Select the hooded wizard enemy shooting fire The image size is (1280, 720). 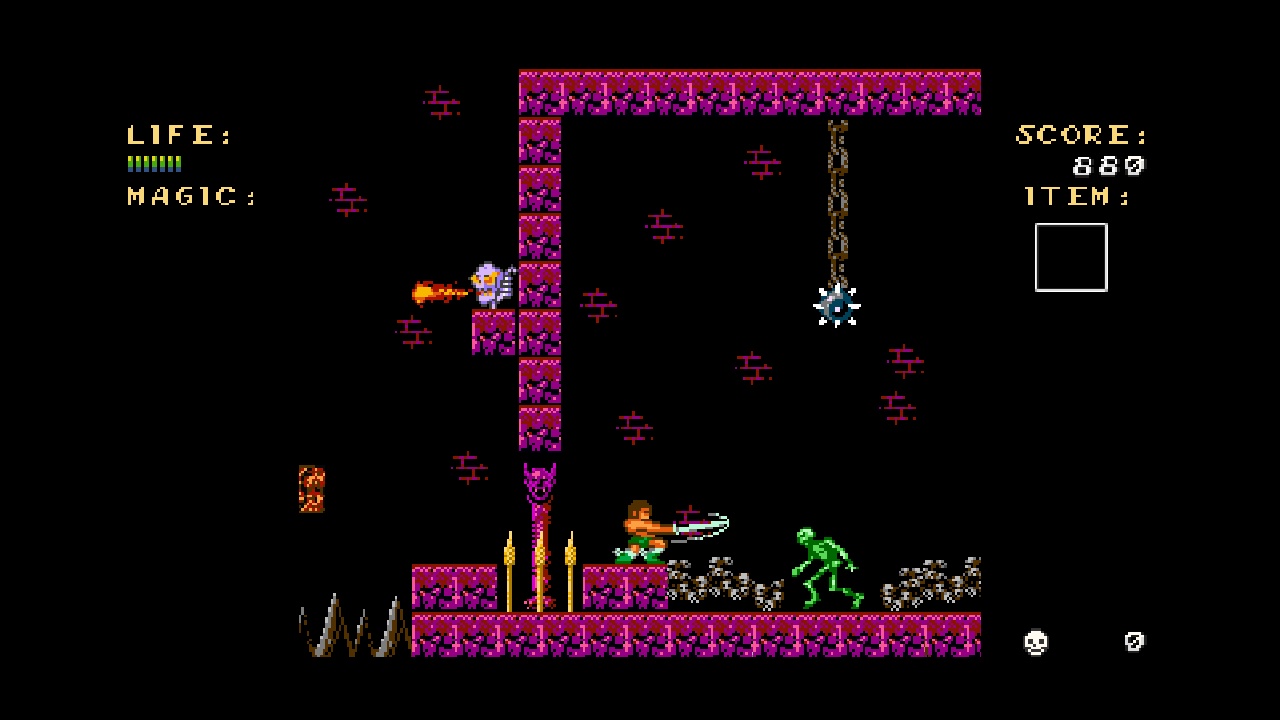point(492,283)
